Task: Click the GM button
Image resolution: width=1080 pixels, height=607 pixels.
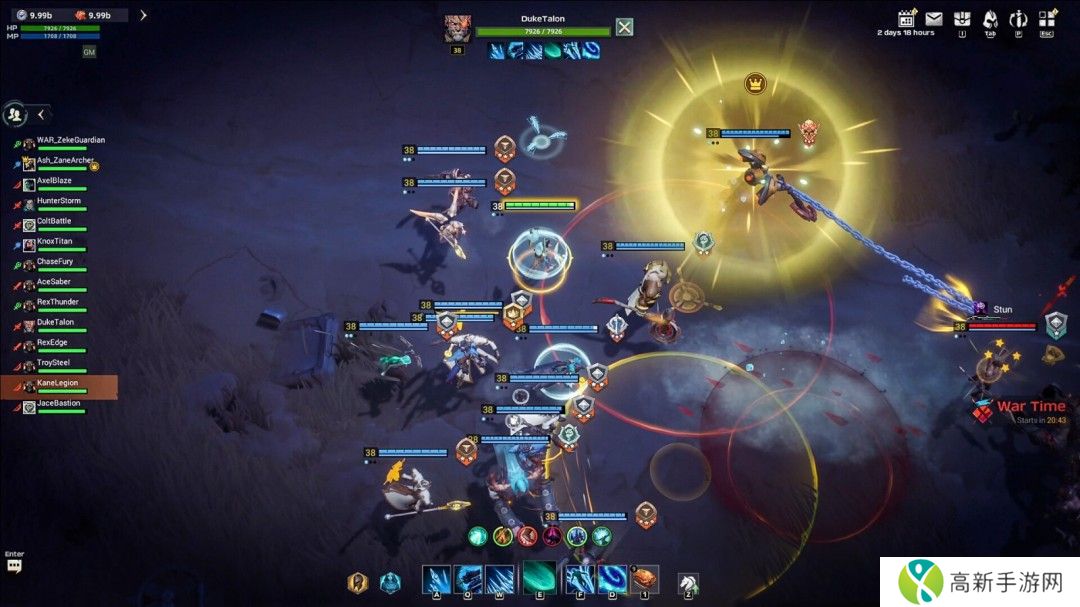Action: click(89, 52)
